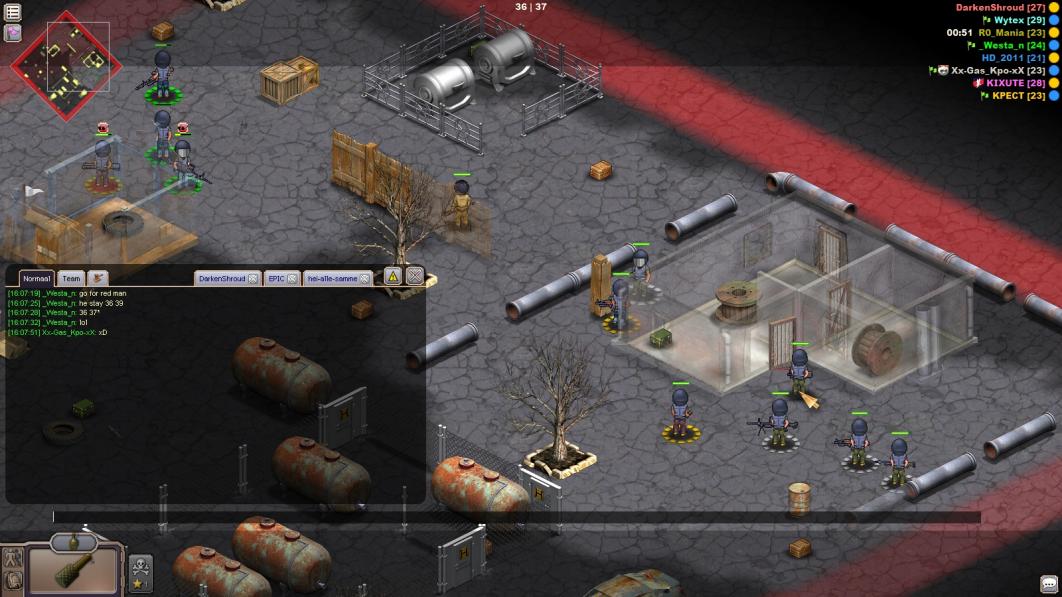
Task: Switch to the Team chat tab
Action: tap(70, 278)
